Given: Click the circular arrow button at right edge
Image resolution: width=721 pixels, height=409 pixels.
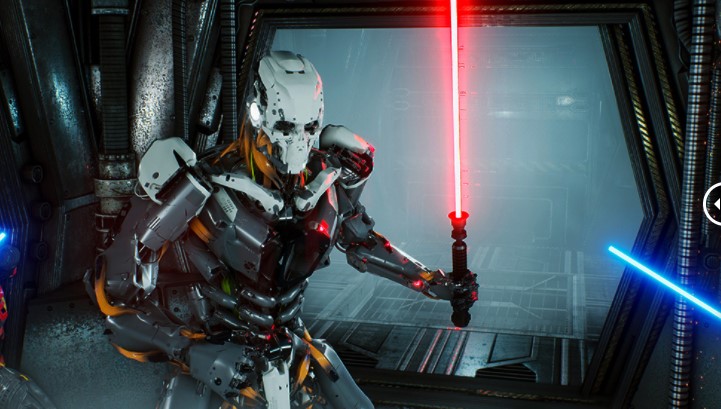Looking at the screenshot, I should pyautogui.click(x=714, y=204).
